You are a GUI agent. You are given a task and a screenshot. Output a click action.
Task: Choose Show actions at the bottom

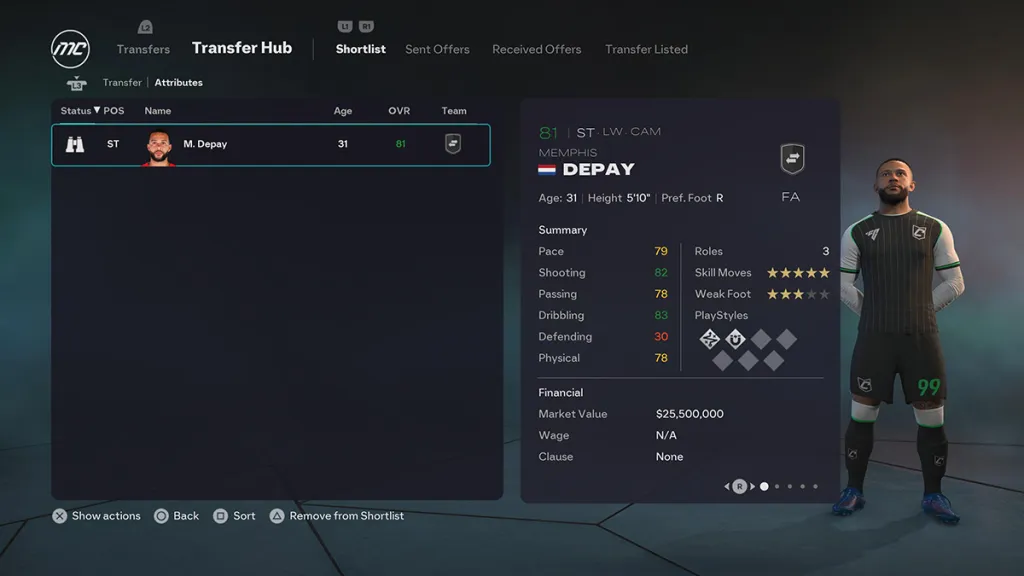coord(96,516)
